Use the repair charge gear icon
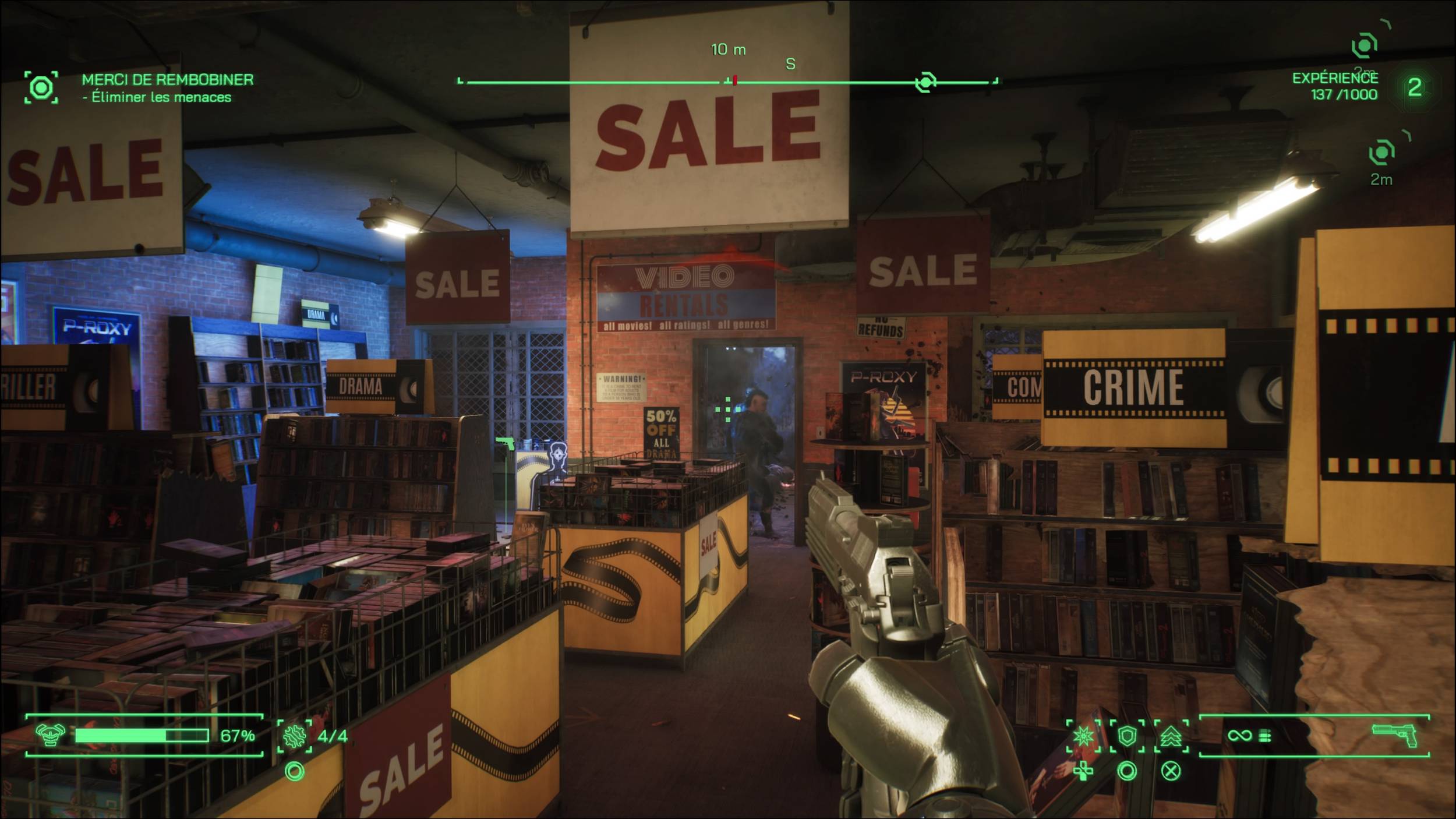 coord(294,736)
